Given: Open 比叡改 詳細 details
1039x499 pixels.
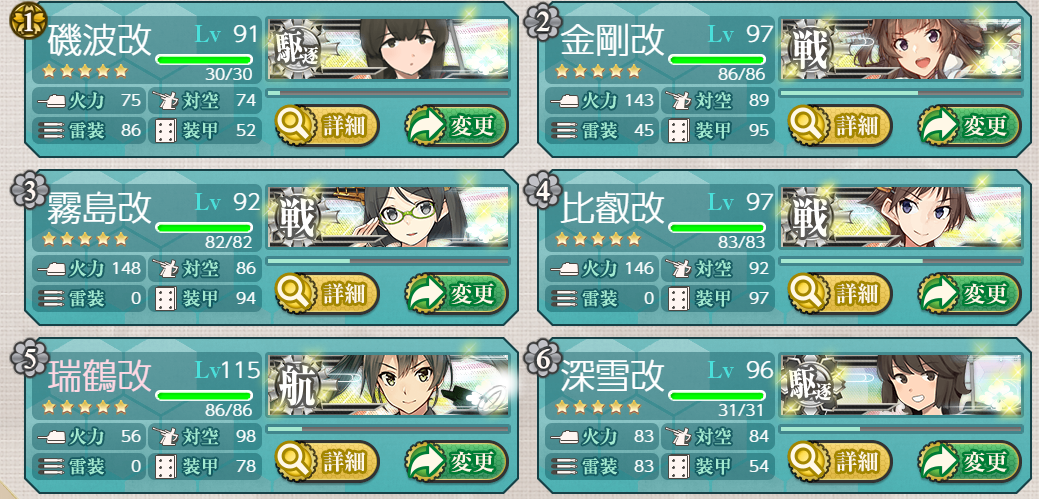Looking at the screenshot, I should [x=839, y=294].
